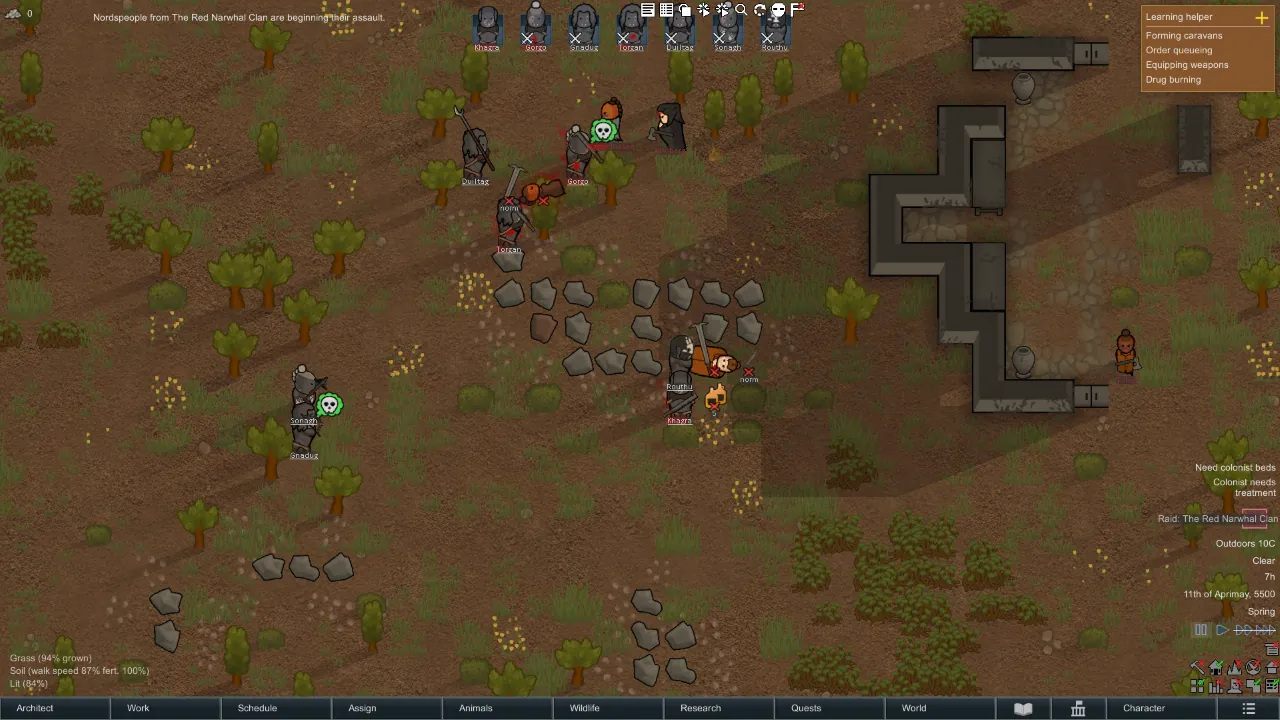Viewport: 1280px width, 720px height.
Task: Open the Character tab
Action: point(1144,708)
